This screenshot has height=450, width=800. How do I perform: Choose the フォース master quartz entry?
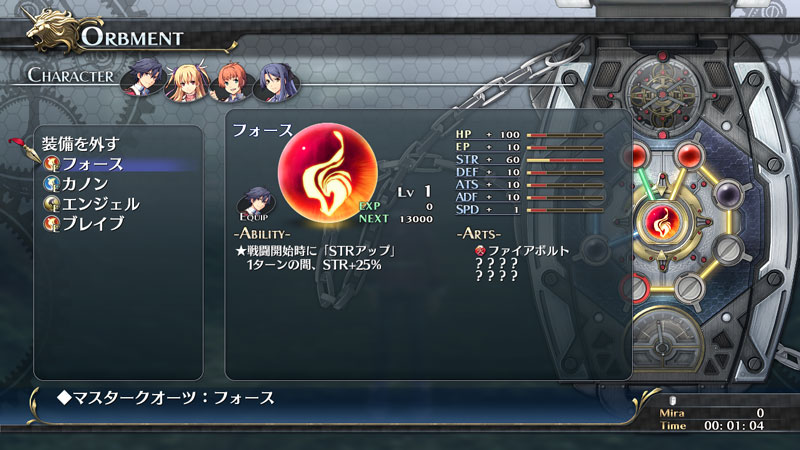(92, 164)
